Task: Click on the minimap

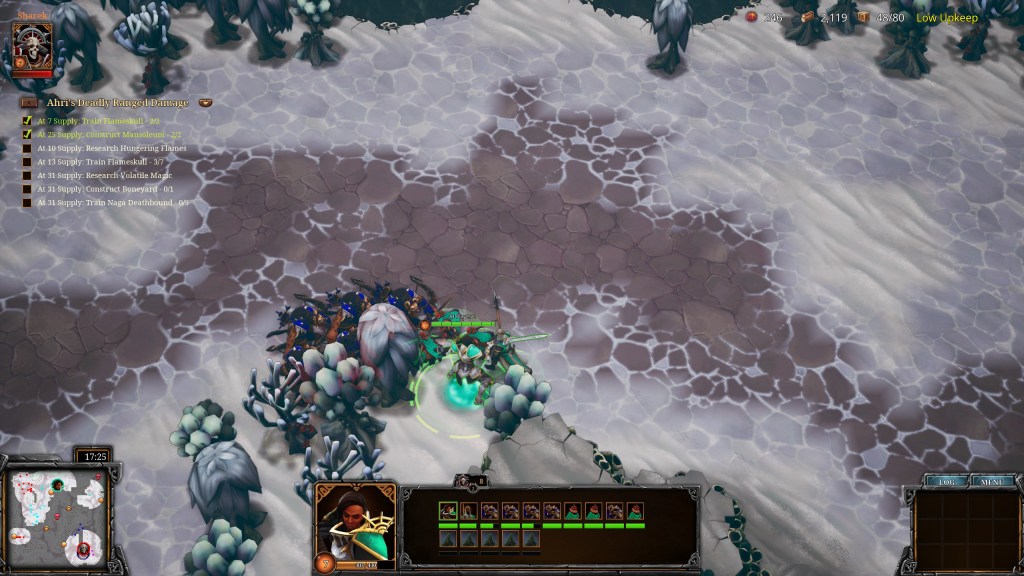Action: 55,515
